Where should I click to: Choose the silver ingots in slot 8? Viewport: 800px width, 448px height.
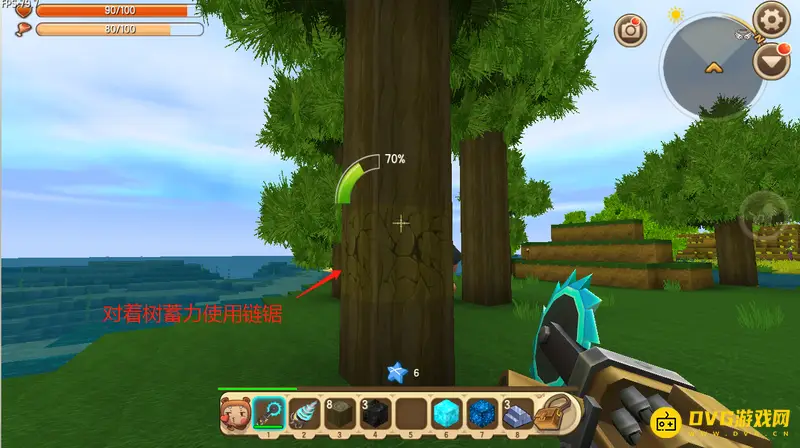[515, 413]
